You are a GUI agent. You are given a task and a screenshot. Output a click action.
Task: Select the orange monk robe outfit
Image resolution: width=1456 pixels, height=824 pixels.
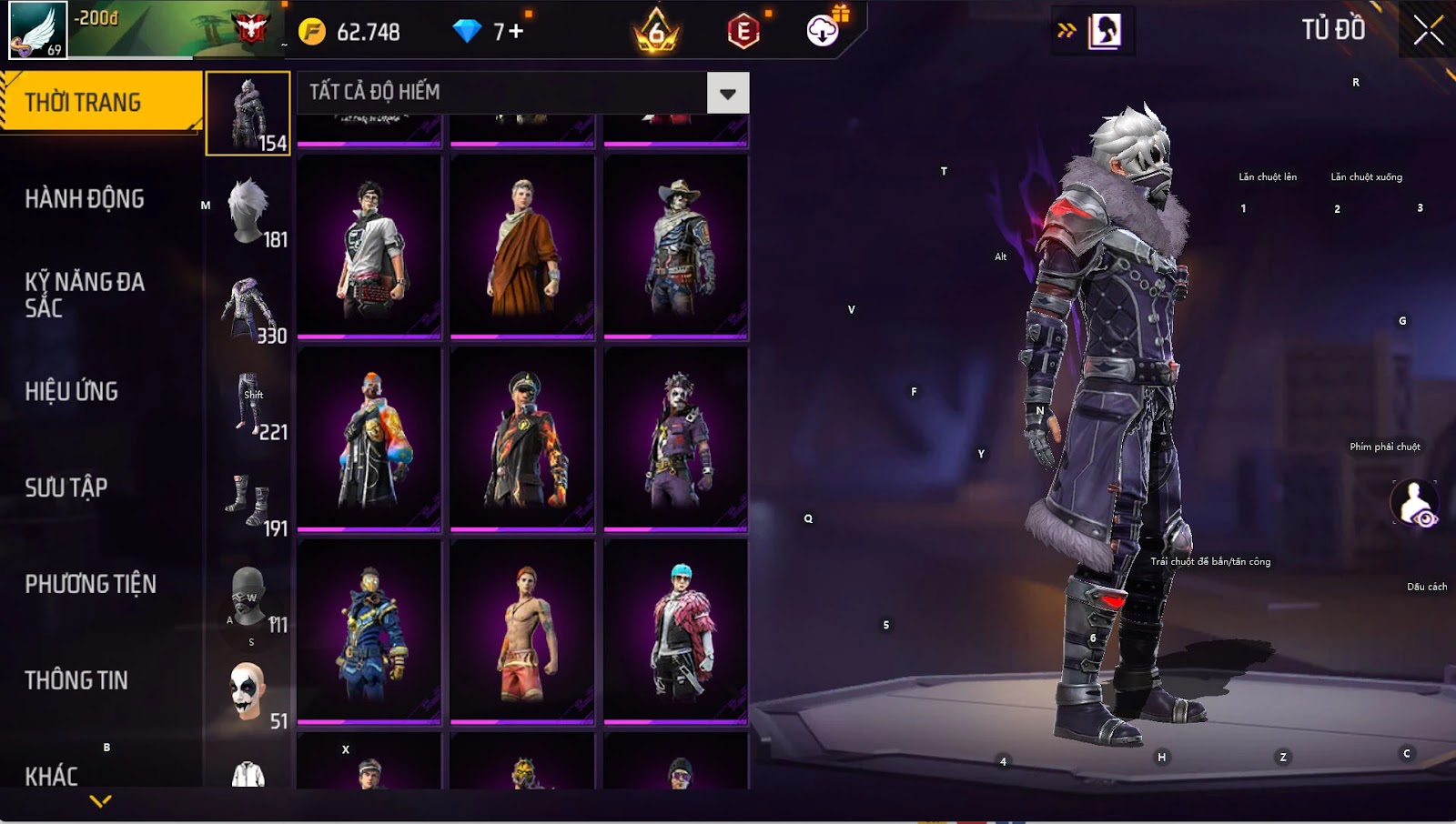pyautogui.click(x=522, y=247)
